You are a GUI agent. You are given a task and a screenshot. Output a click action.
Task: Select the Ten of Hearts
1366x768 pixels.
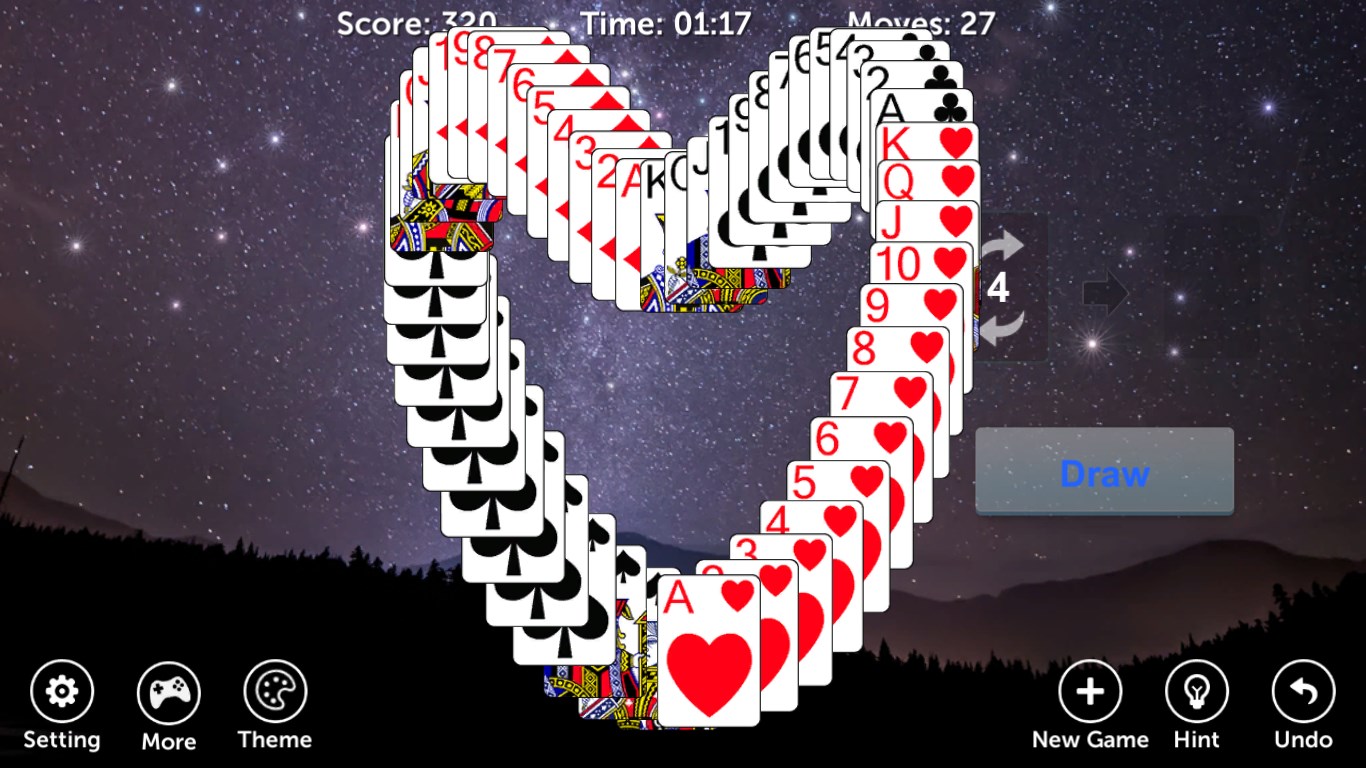[x=905, y=263]
